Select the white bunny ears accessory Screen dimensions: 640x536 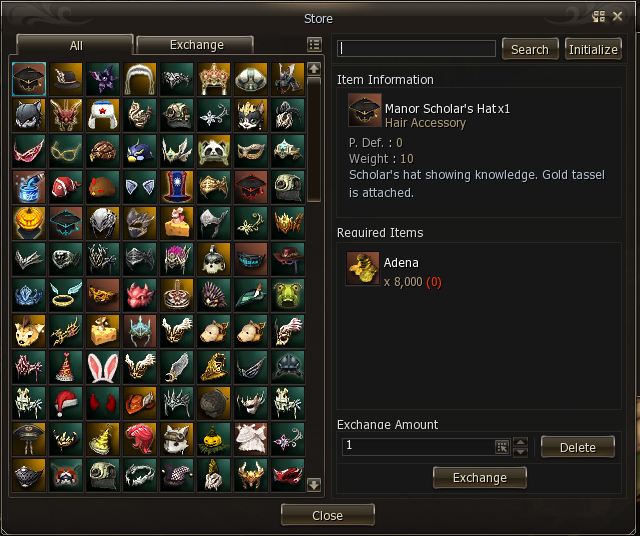point(102,367)
